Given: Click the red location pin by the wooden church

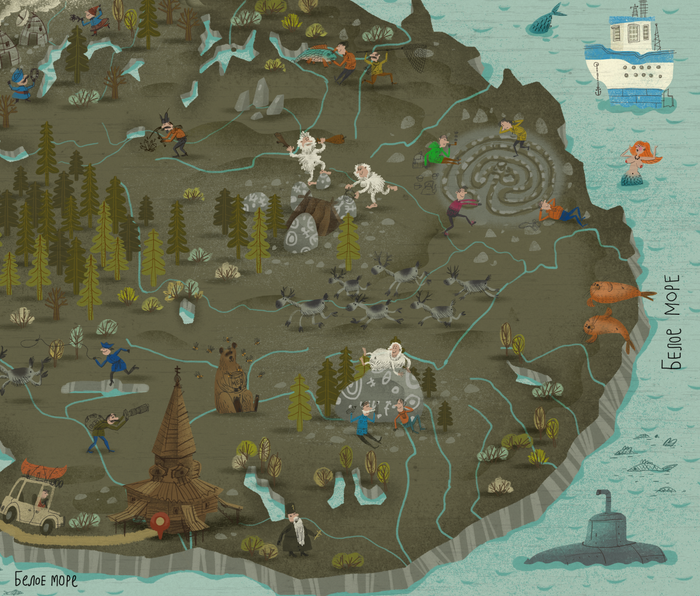Looking at the screenshot, I should (158, 520).
